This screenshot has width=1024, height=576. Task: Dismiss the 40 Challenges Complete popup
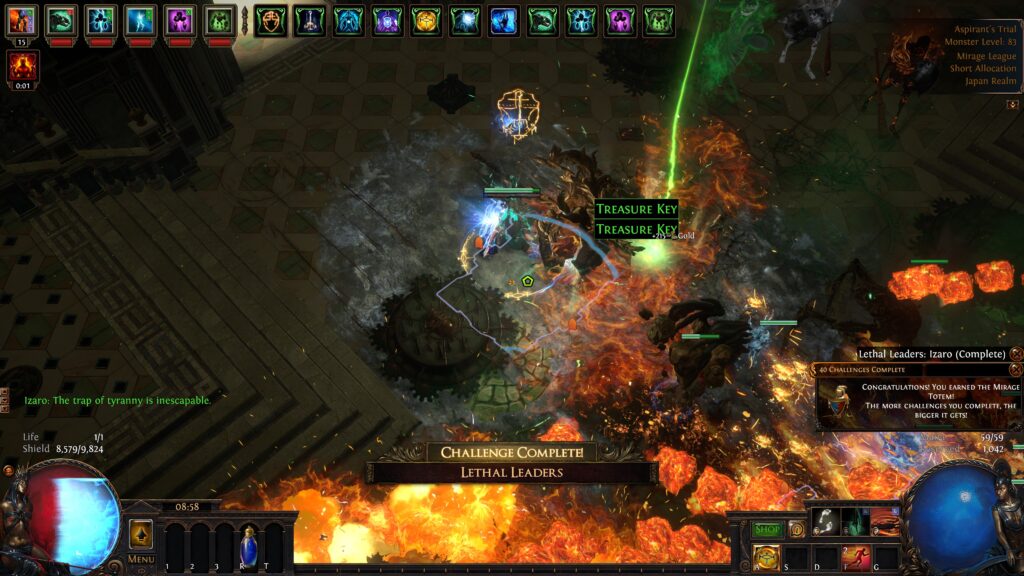click(x=1016, y=369)
